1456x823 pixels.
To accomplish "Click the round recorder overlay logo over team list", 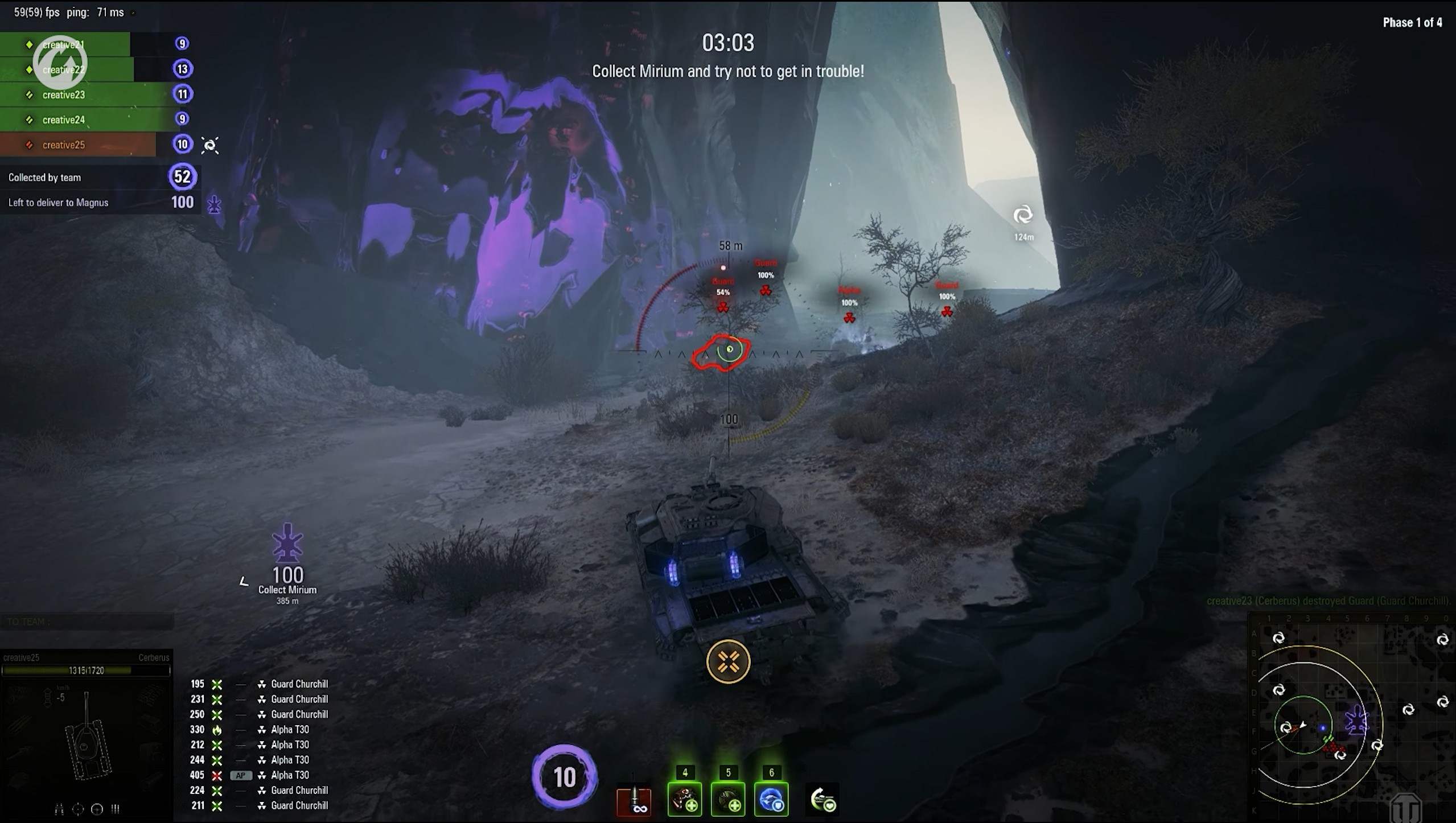I will (x=60, y=63).
